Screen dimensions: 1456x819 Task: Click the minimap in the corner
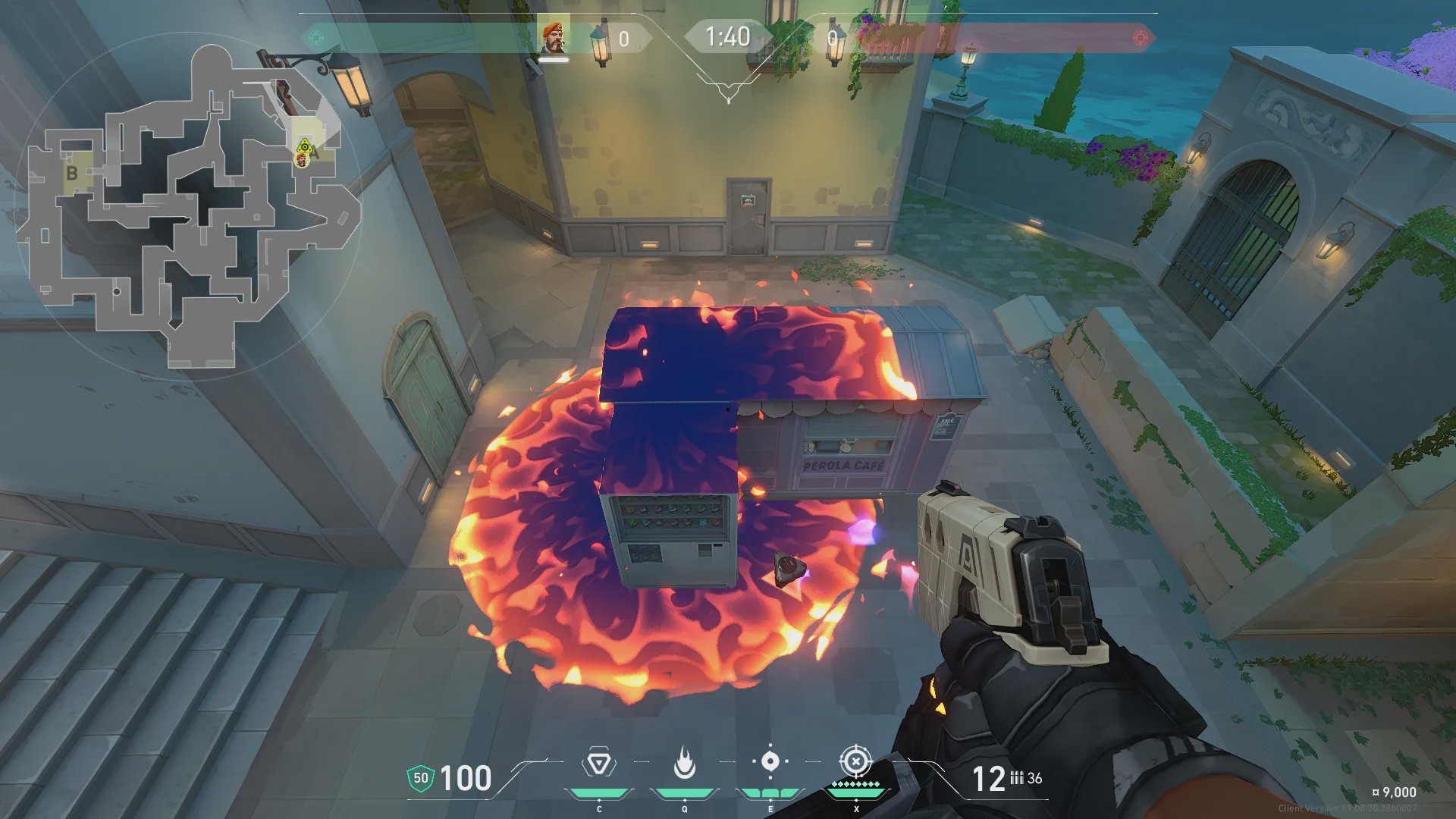click(x=190, y=205)
